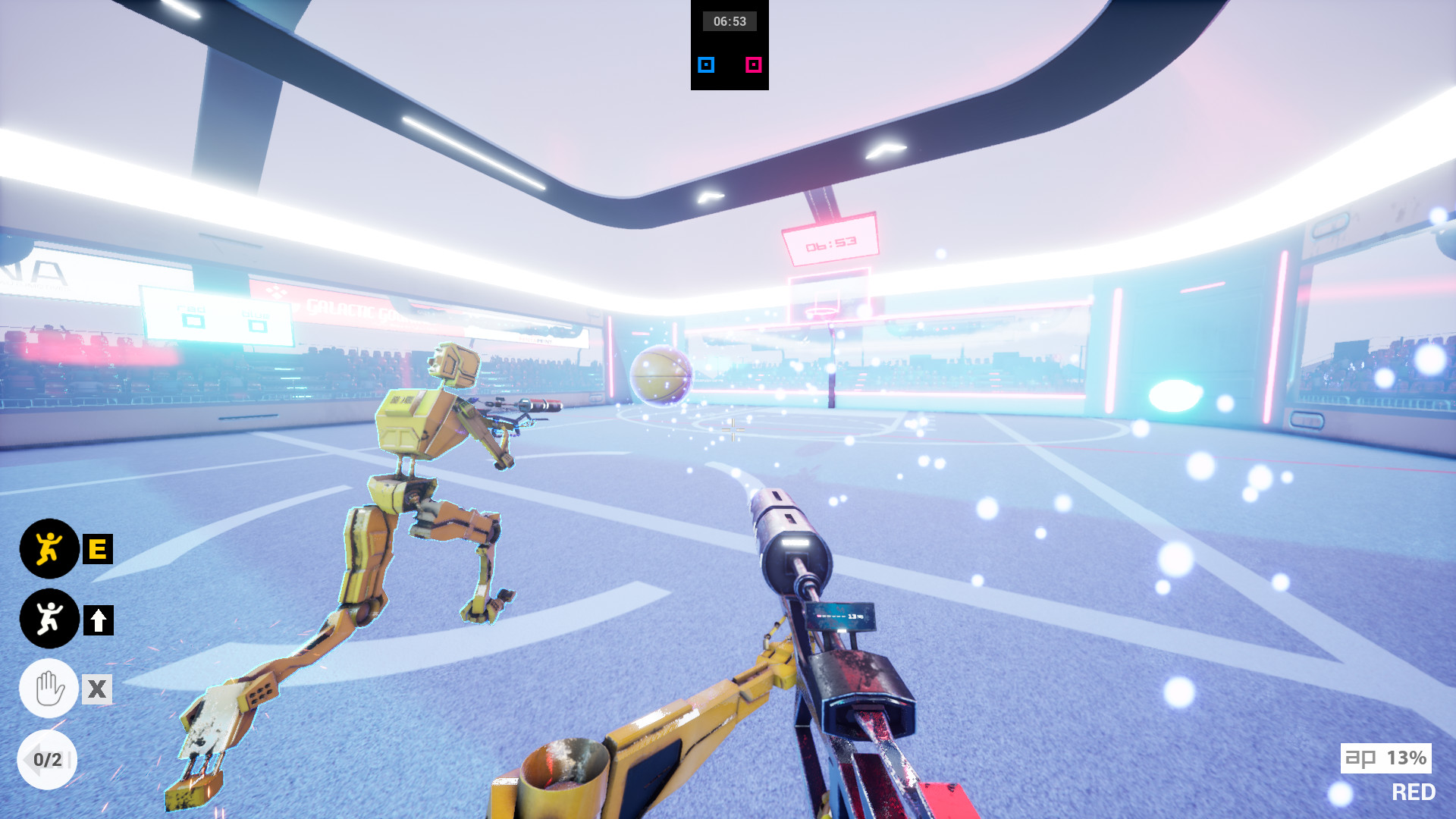Click the crosshair at screen center

point(733,431)
